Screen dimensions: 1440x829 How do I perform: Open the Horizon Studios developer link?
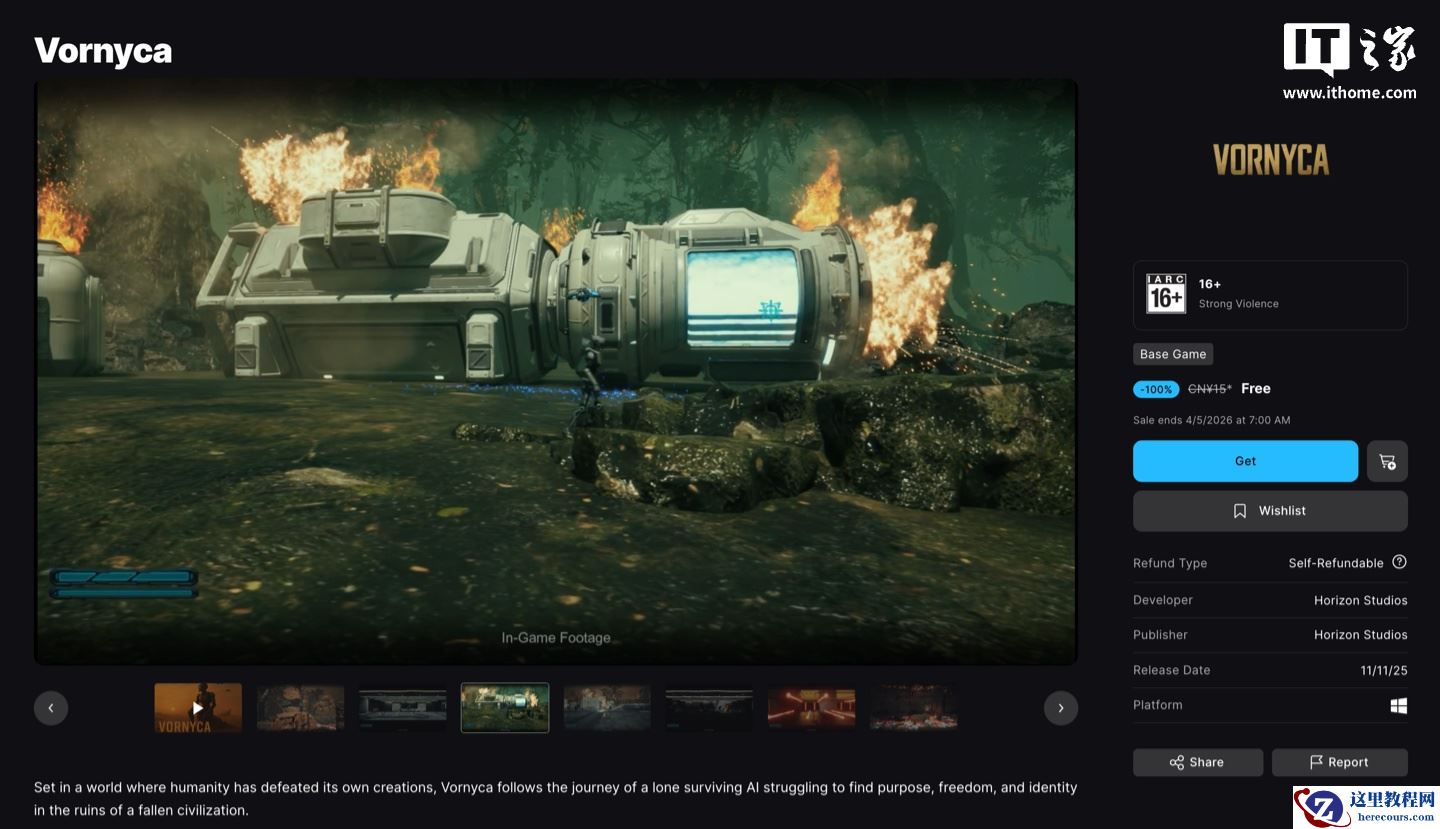point(1360,600)
